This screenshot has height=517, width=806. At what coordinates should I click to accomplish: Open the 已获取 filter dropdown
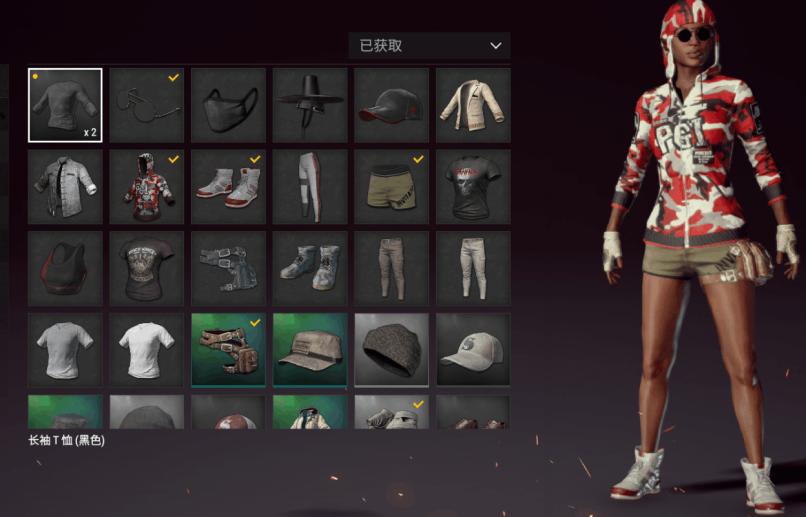pos(429,46)
